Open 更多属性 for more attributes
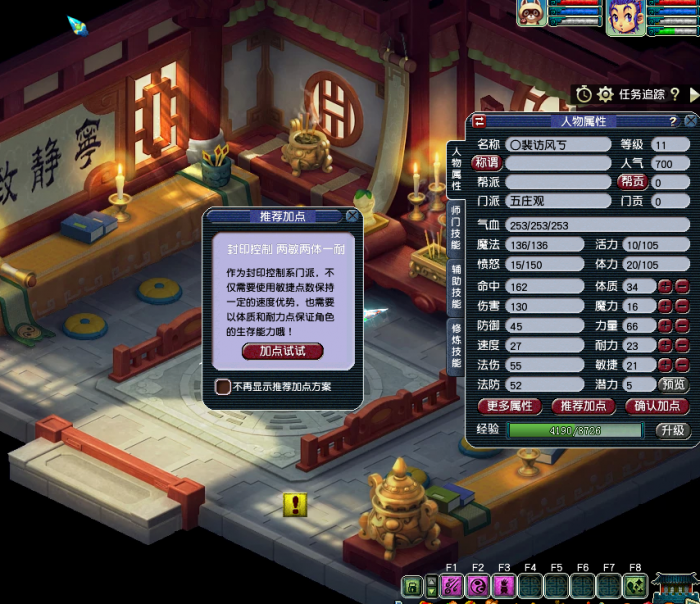Viewport: 700px width, 604px height. (510, 406)
